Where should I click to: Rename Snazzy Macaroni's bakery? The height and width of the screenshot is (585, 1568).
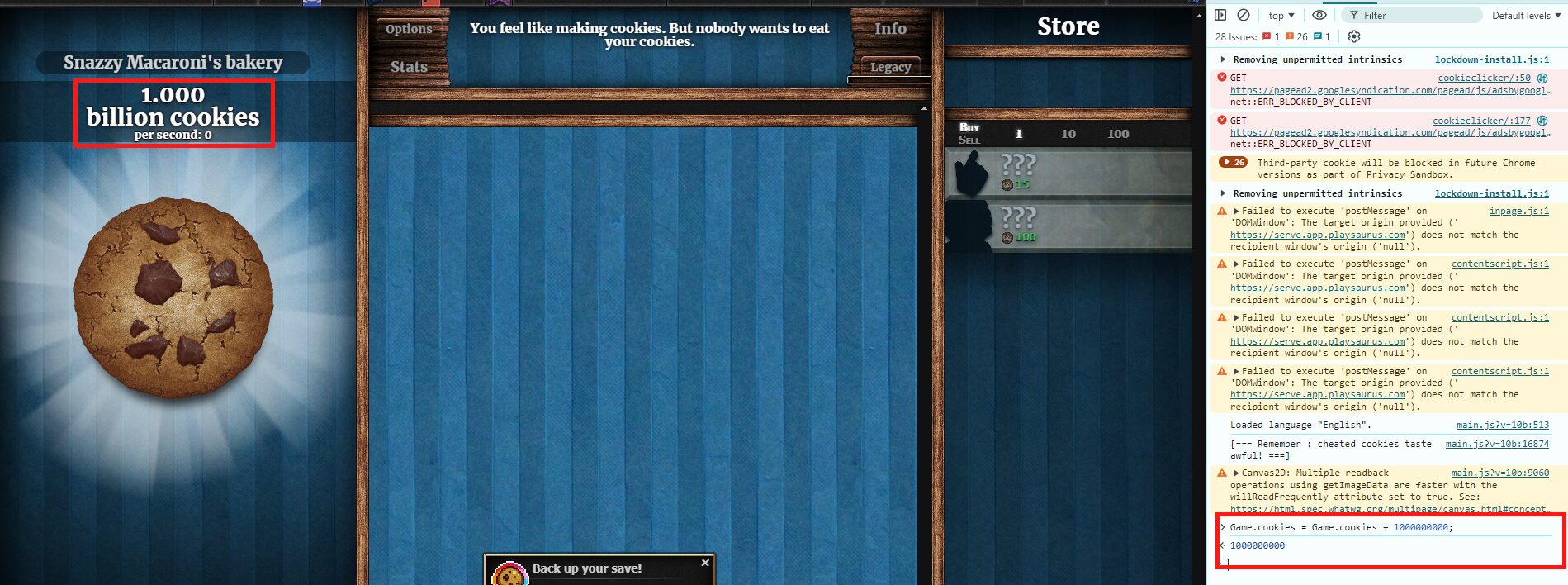pyautogui.click(x=173, y=62)
